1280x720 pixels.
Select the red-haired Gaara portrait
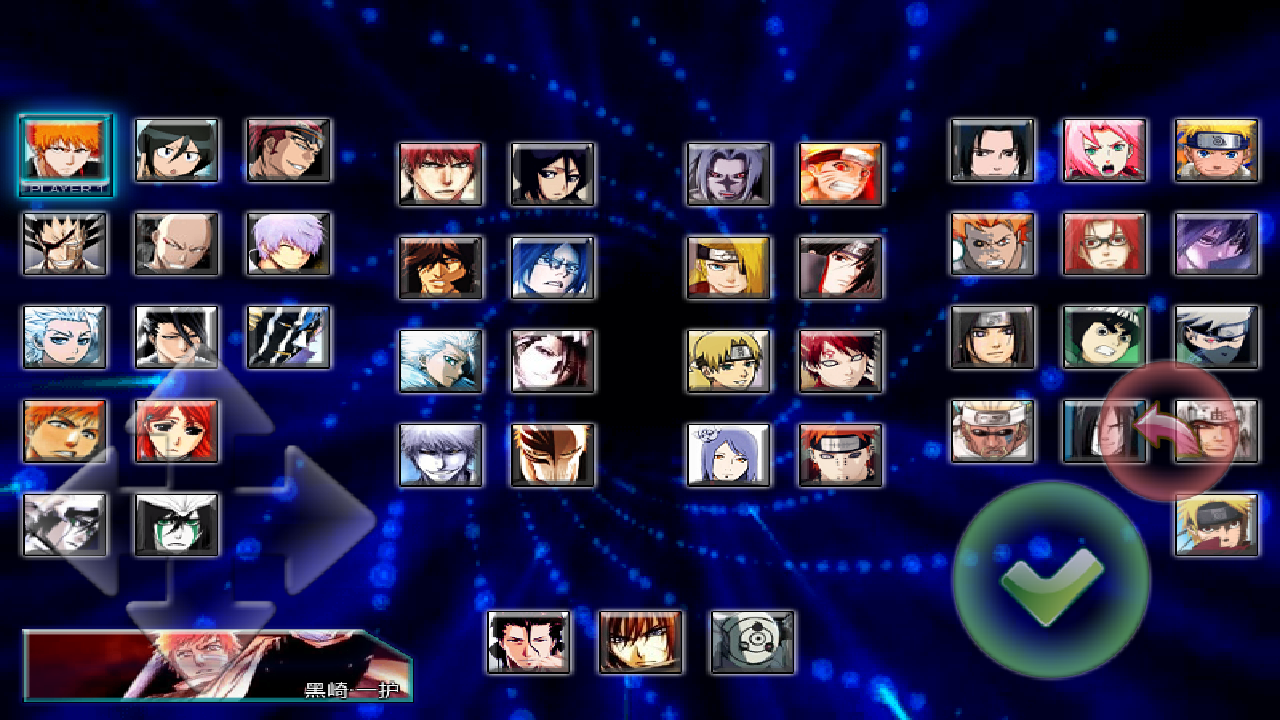click(840, 361)
